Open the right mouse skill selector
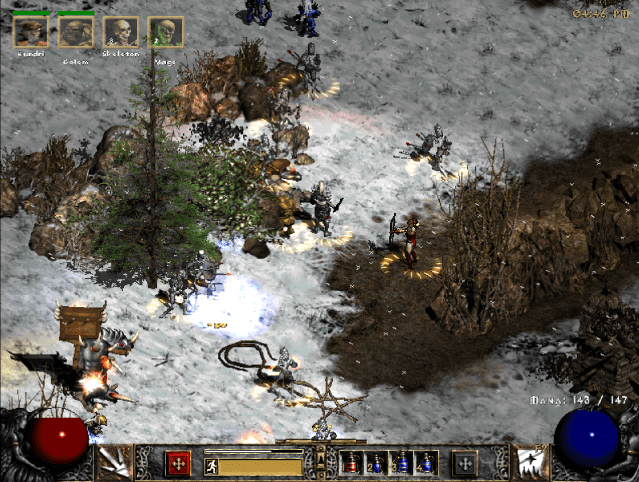Viewport: 639px width, 482px height. (528, 462)
